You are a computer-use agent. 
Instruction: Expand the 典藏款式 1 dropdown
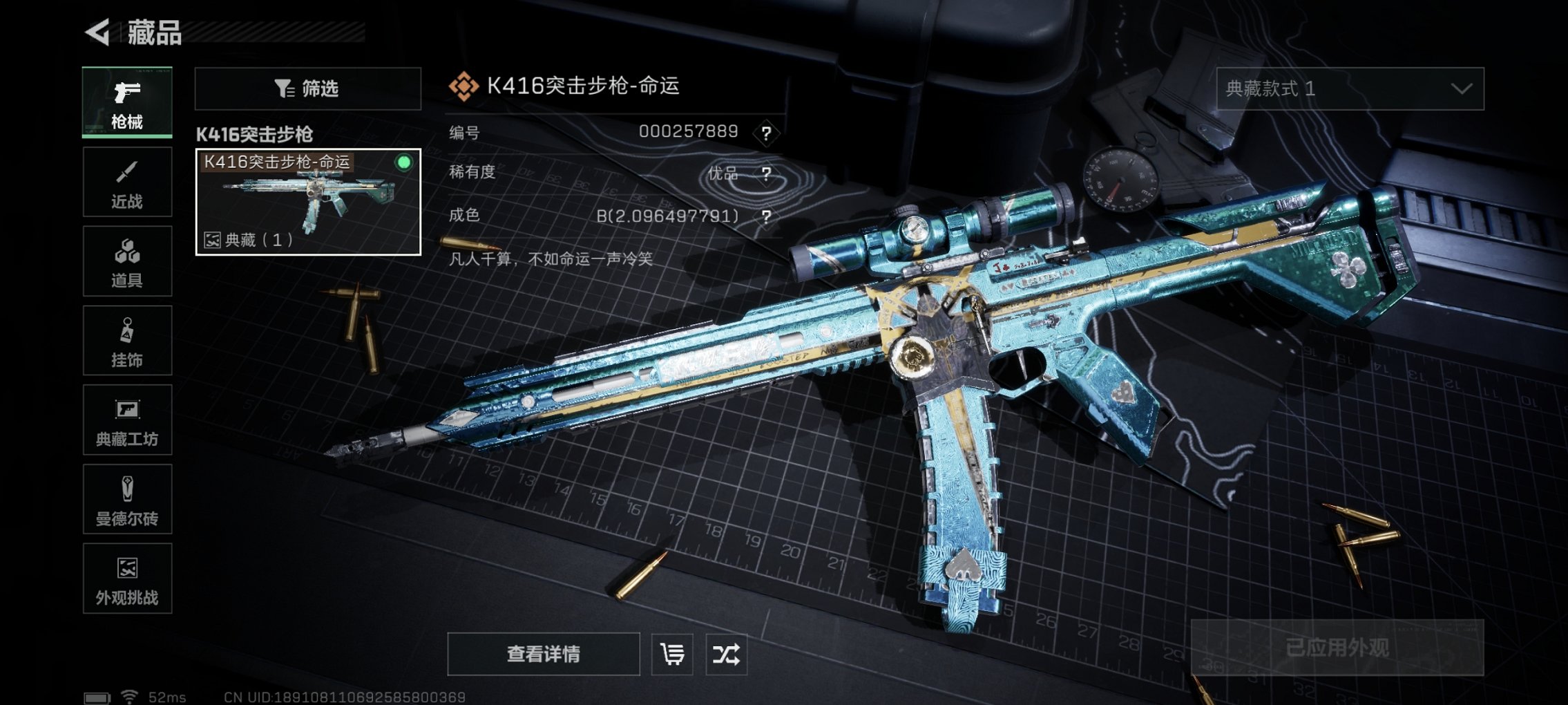[x=1350, y=88]
